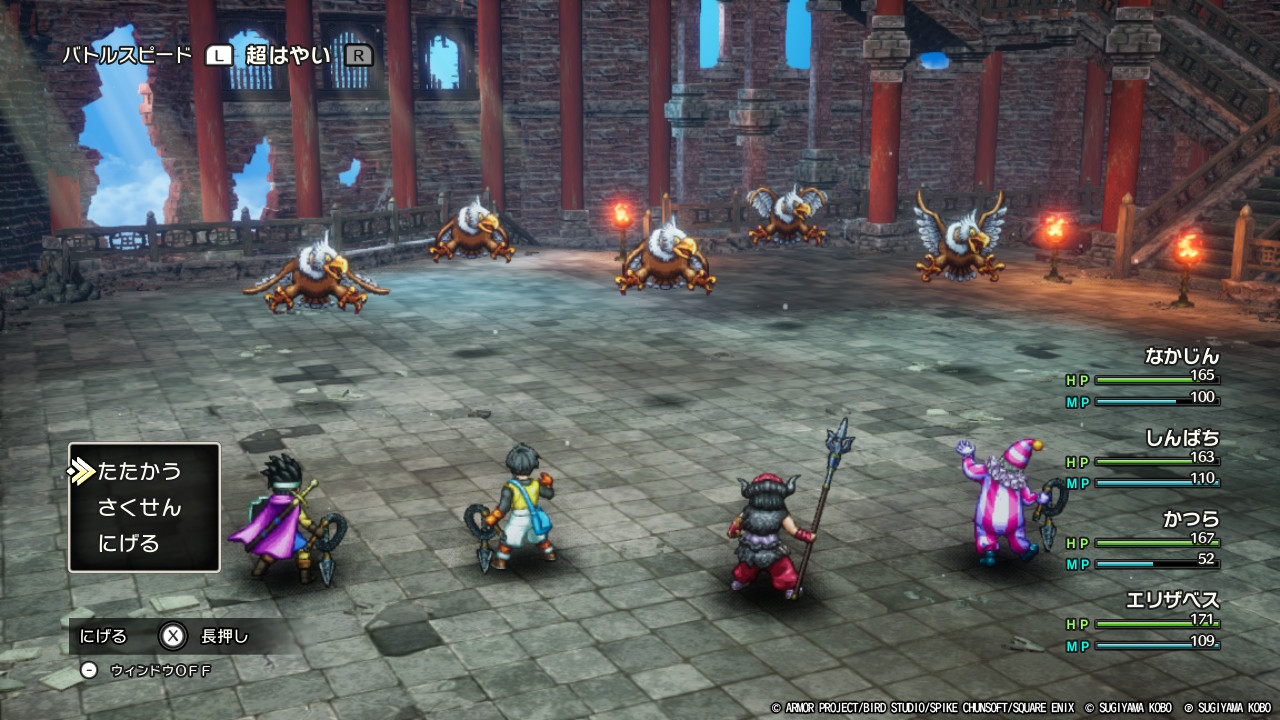
Task: Click the 超はやい battle speed setting
Action: pos(288,56)
